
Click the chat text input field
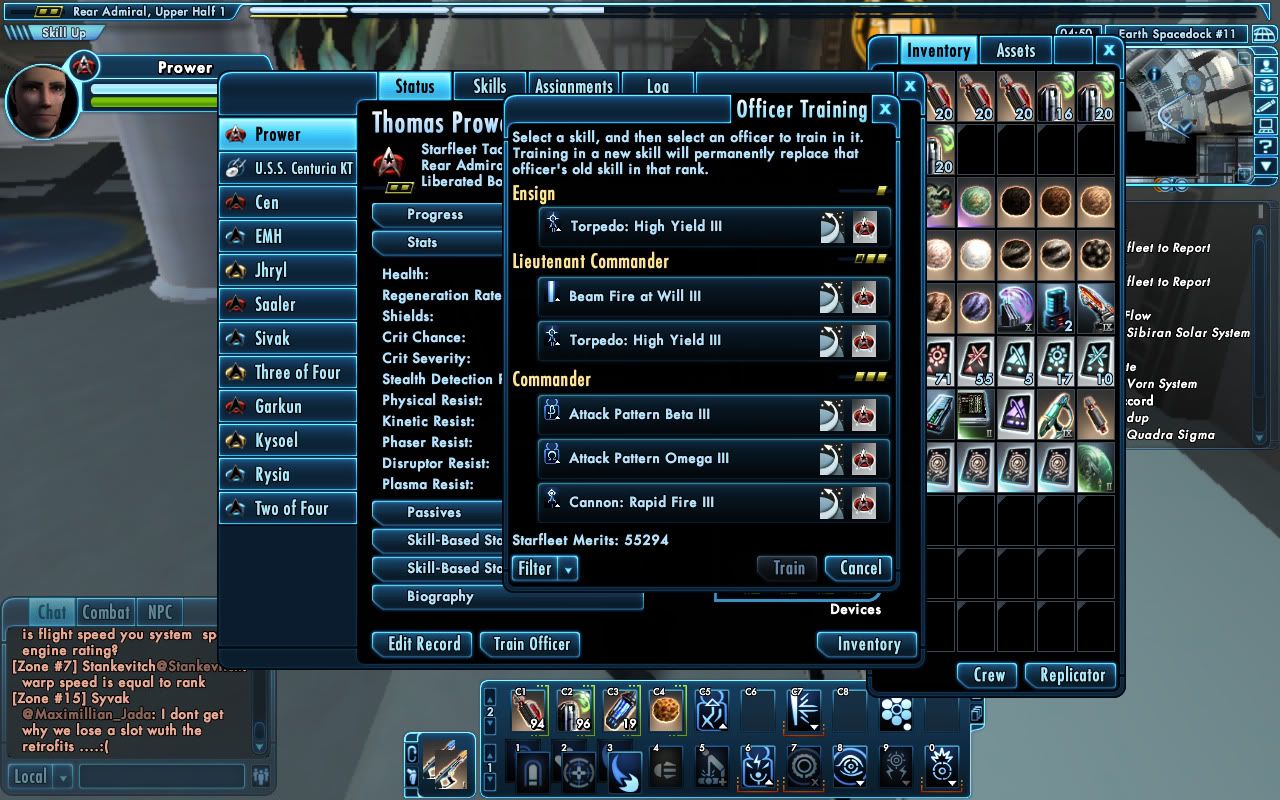click(x=161, y=776)
